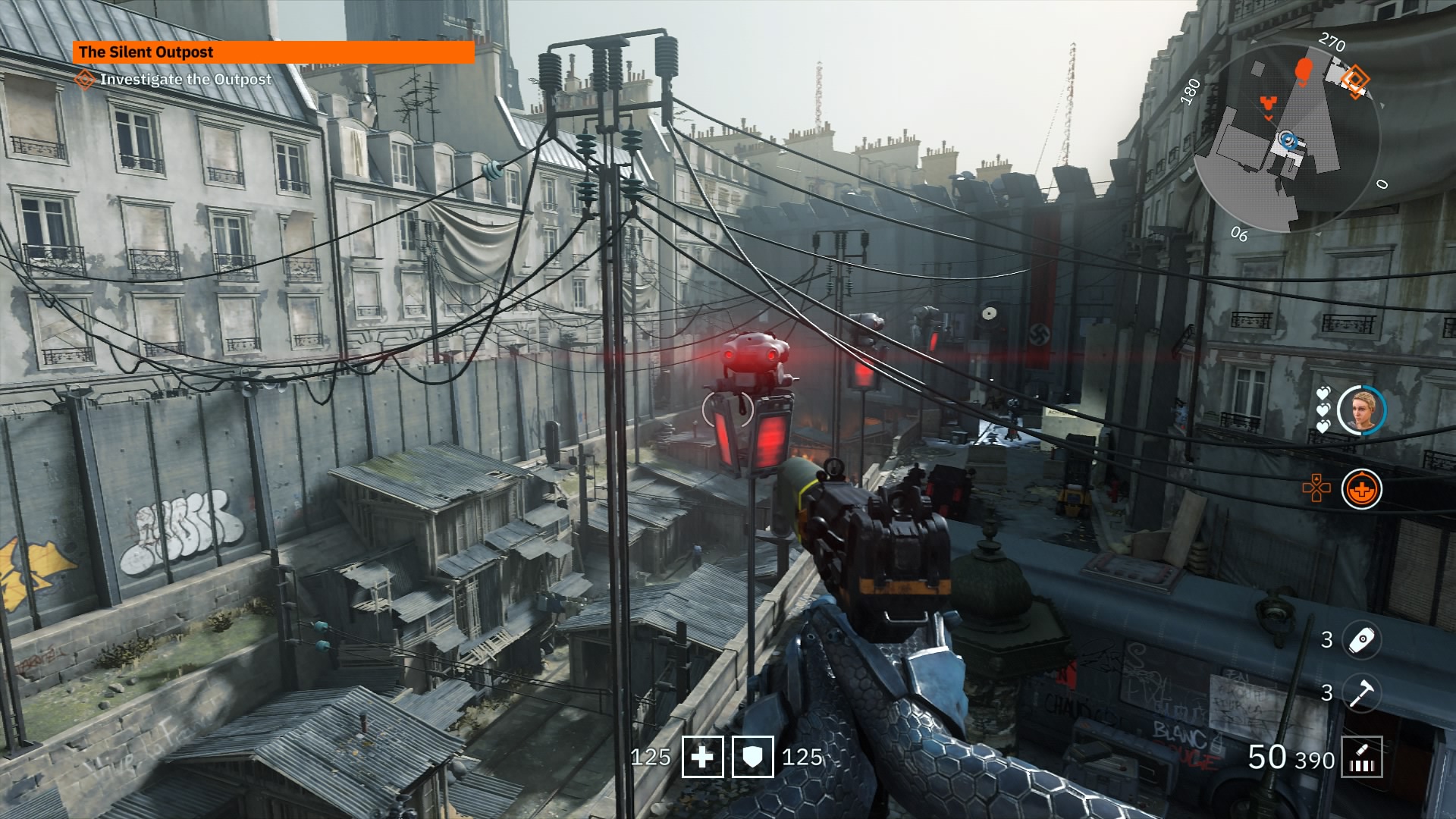This screenshot has width=1456, height=819.
Task: Select the orange diamond objective marker on minimap
Action: pos(1354,79)
